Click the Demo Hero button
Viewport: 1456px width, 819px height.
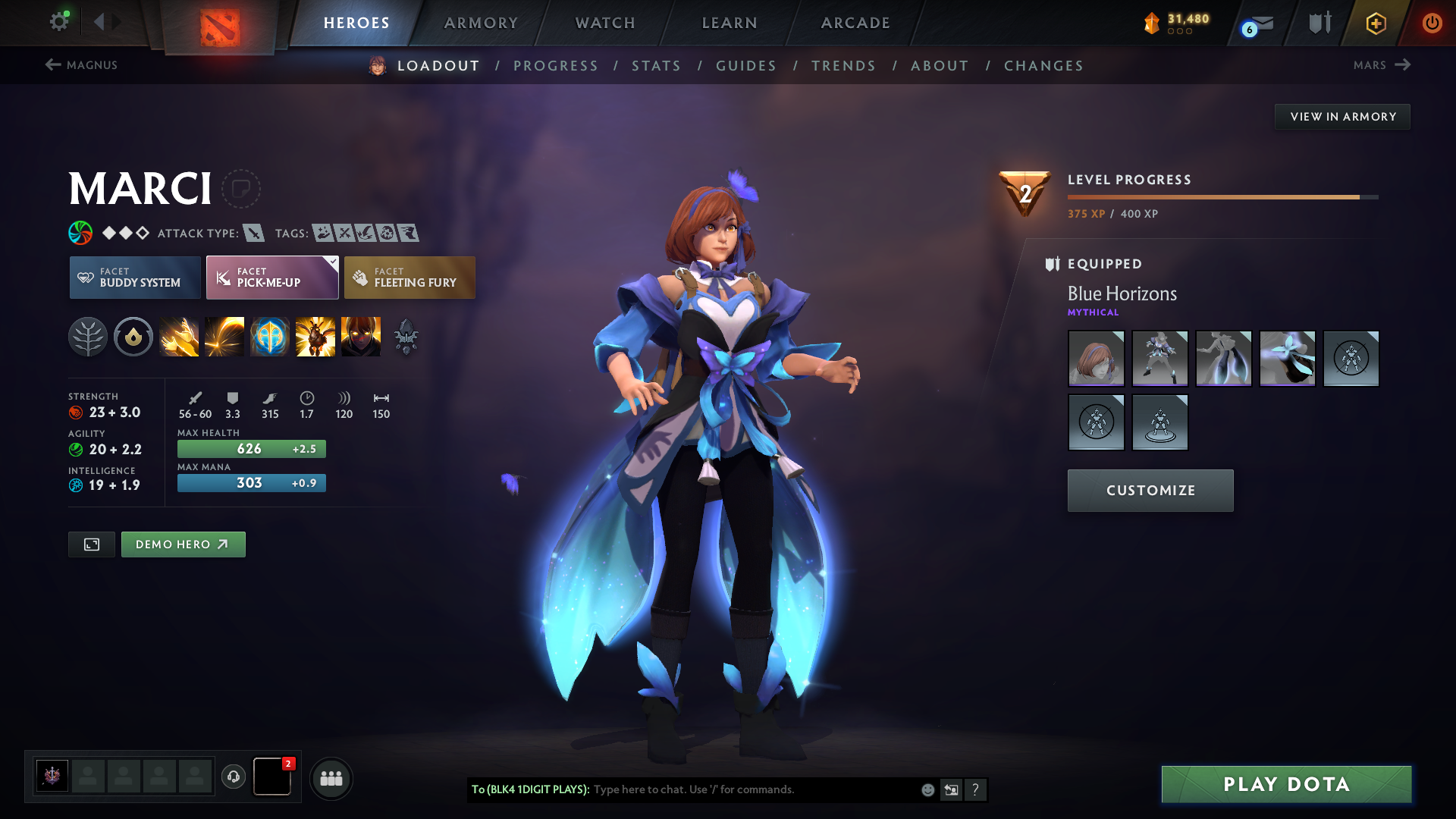183,544
